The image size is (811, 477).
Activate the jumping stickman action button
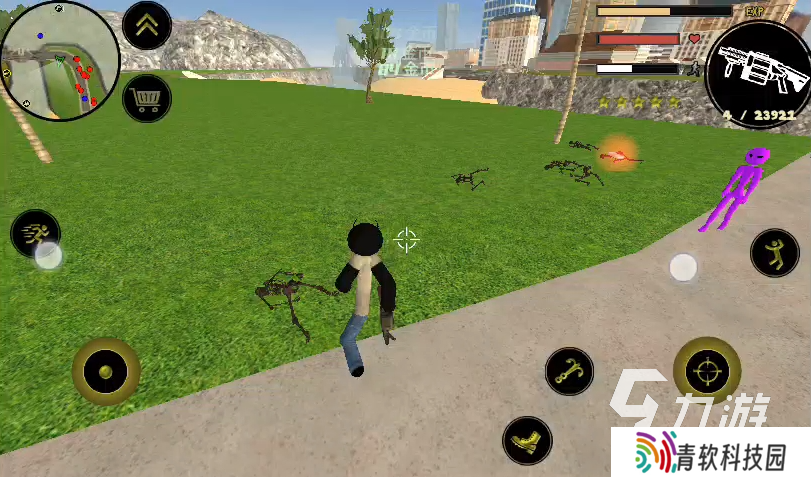pos(774,253)
